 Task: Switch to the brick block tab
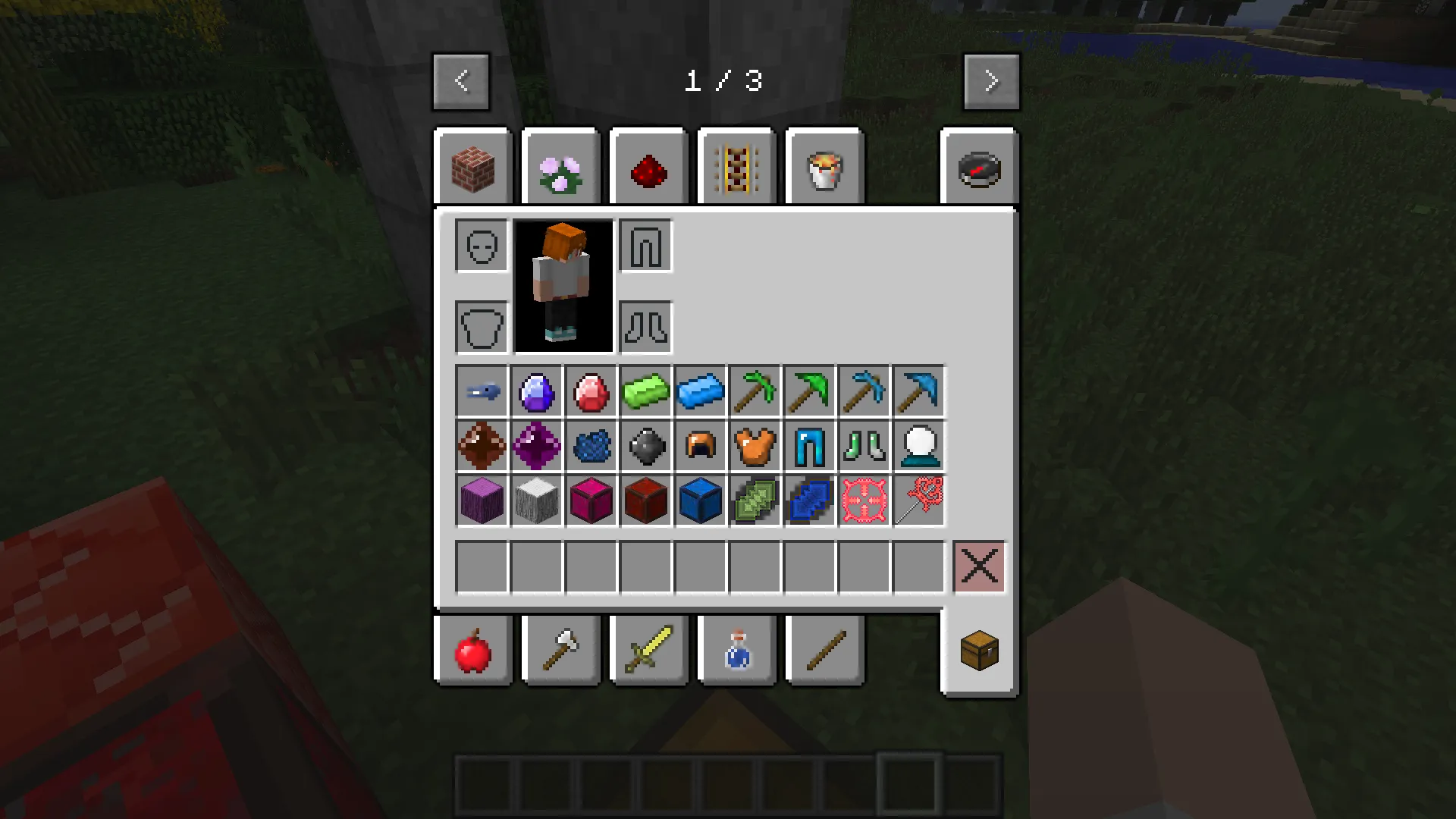(472, 167)
